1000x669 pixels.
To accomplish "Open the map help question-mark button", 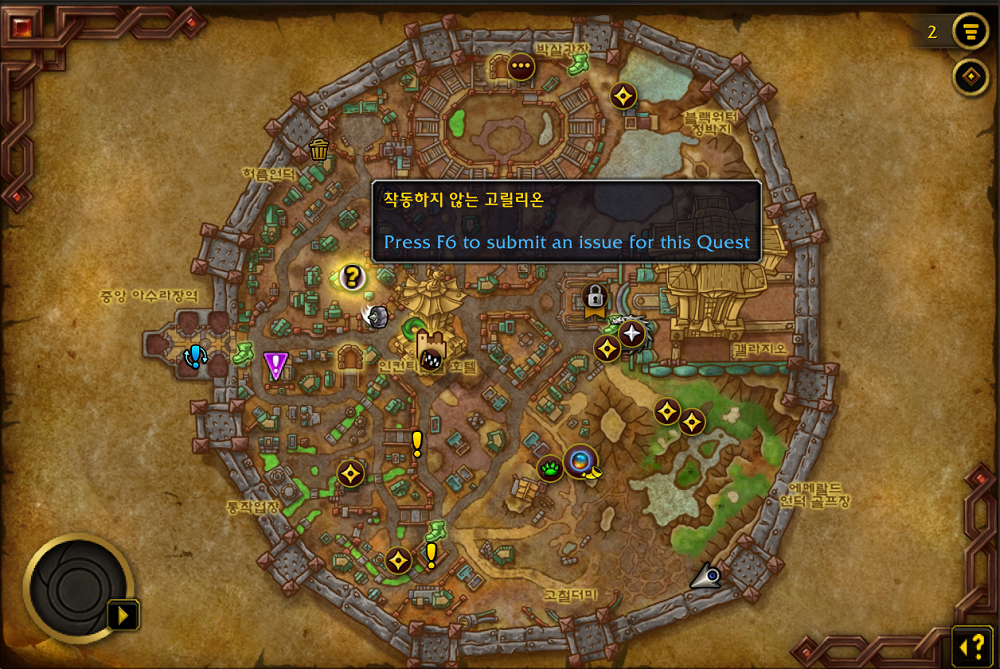I will click(x=970, y=645).
